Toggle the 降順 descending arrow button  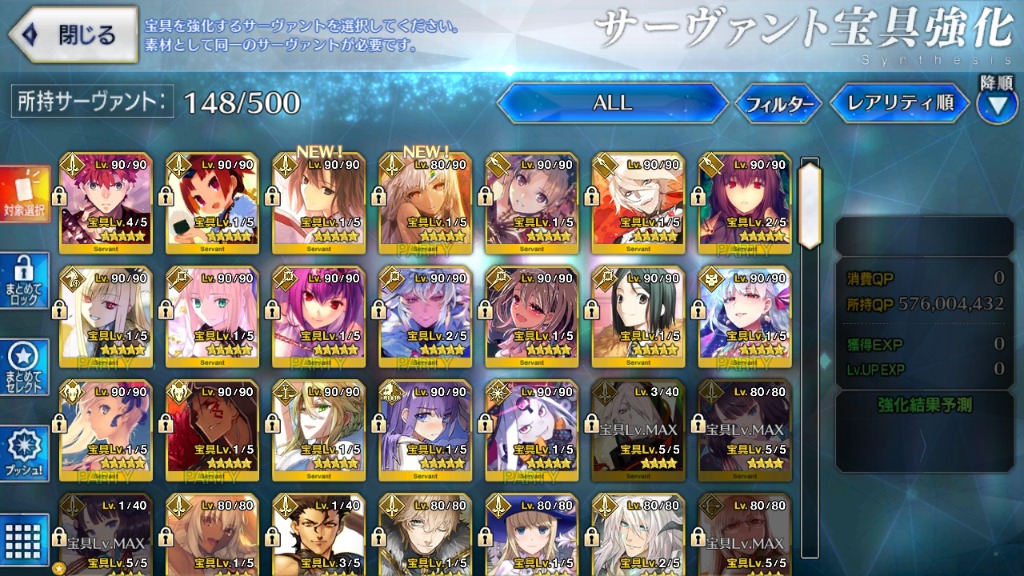(996, 105)
